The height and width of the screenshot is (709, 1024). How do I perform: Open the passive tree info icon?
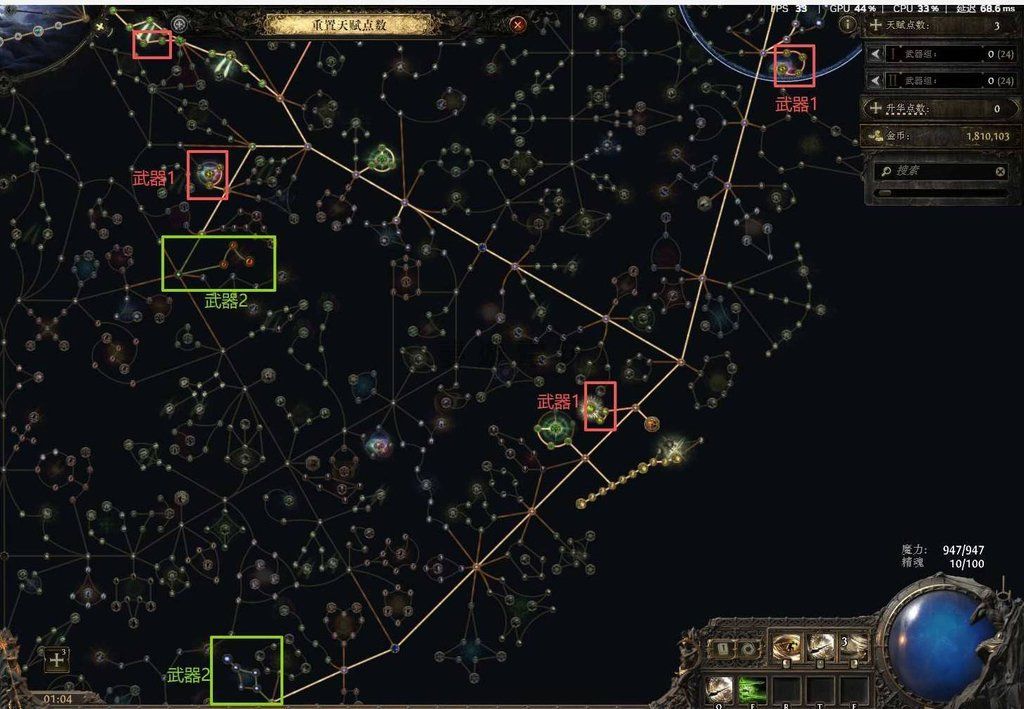pyautogui.click(x=848, y=24)
